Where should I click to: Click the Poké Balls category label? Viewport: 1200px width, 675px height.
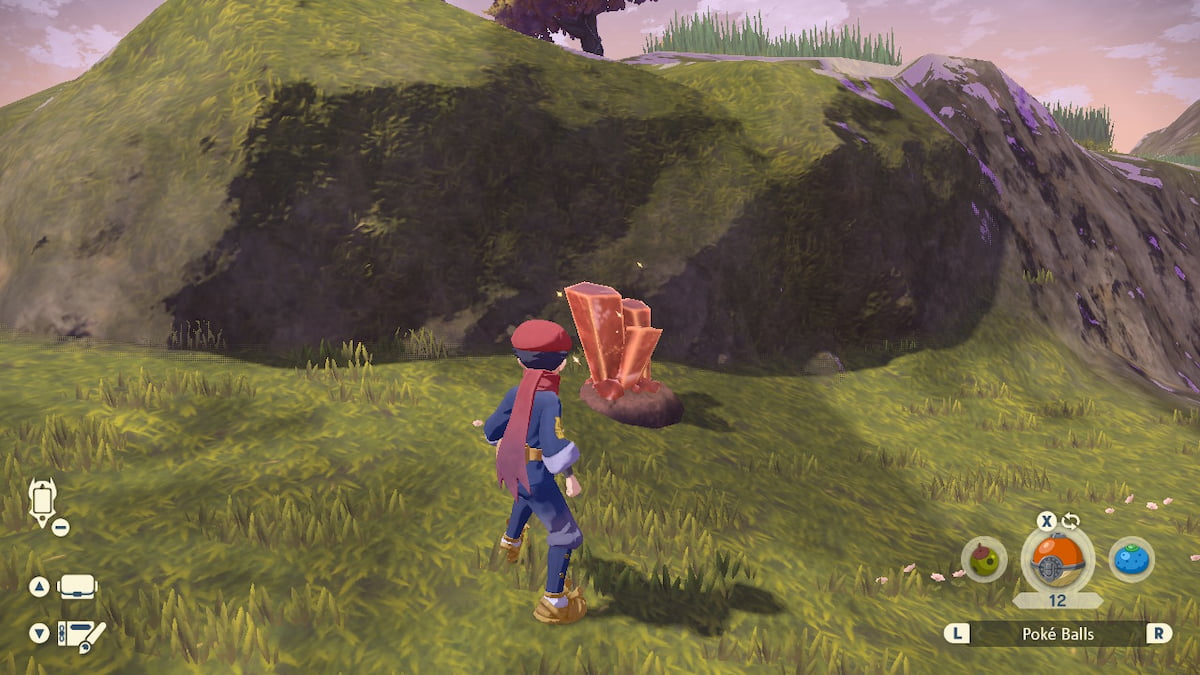pos(1057,633)
